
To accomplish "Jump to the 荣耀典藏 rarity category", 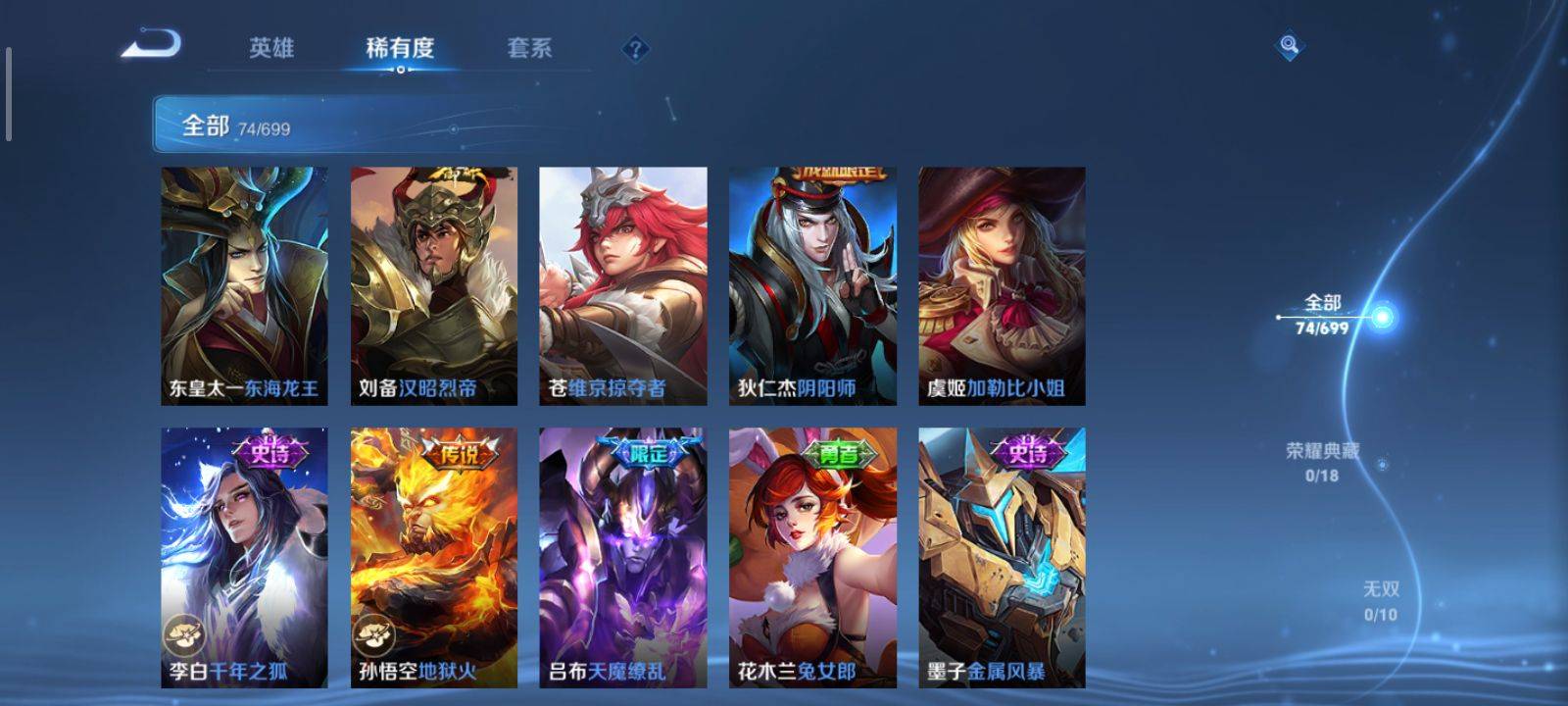I will point(1322,462).
